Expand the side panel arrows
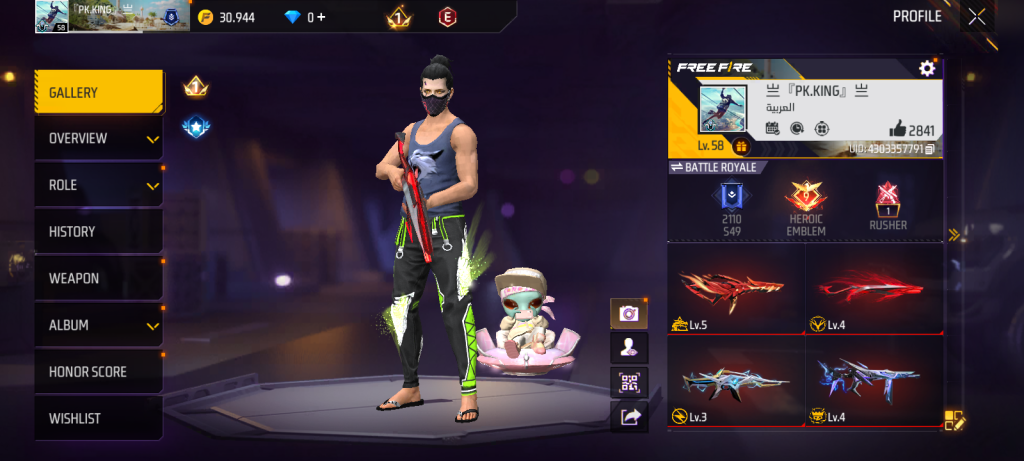The image size is (1024, 461). pos(953,235)
